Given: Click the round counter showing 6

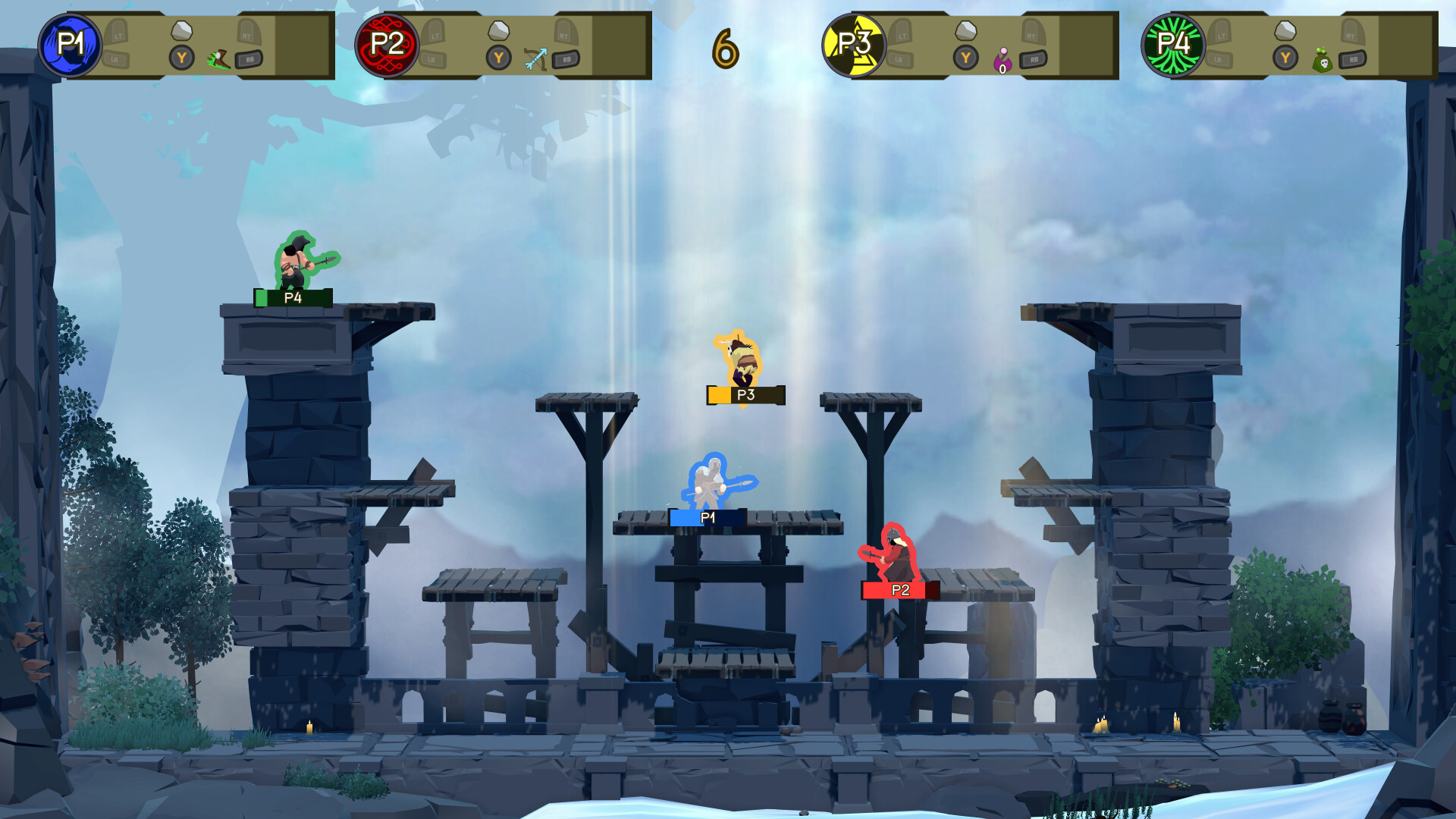Looking at the screenshot, I should click(x=724, y=49).
